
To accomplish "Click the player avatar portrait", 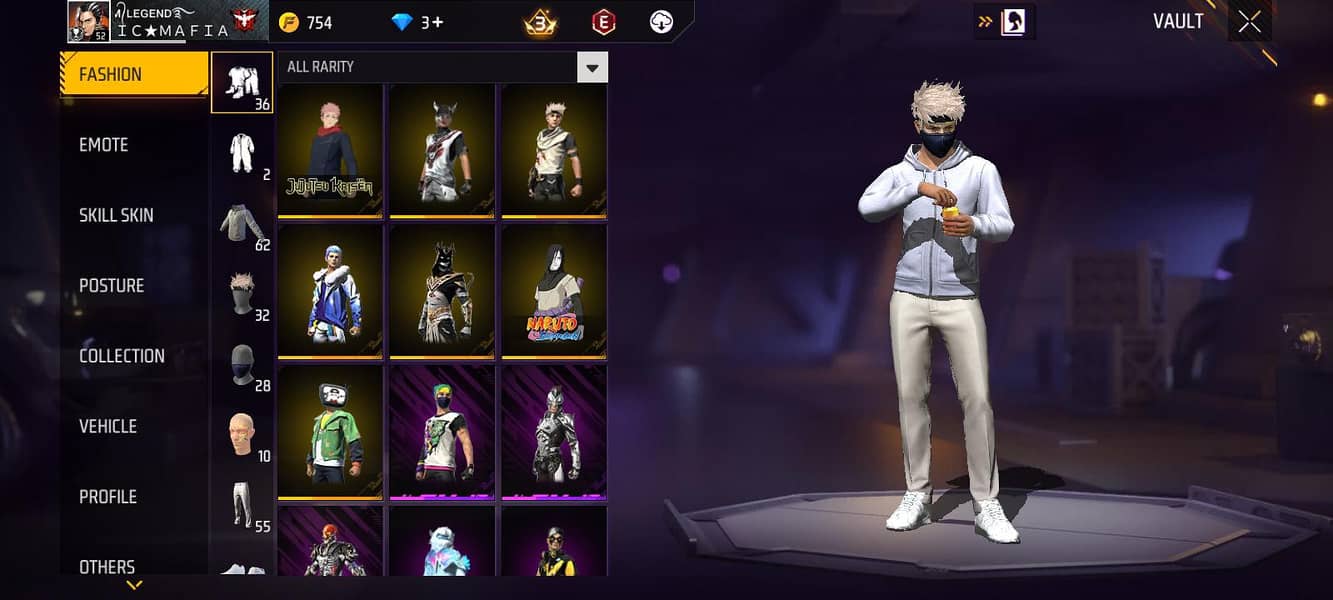I will (x=88, y=22).
